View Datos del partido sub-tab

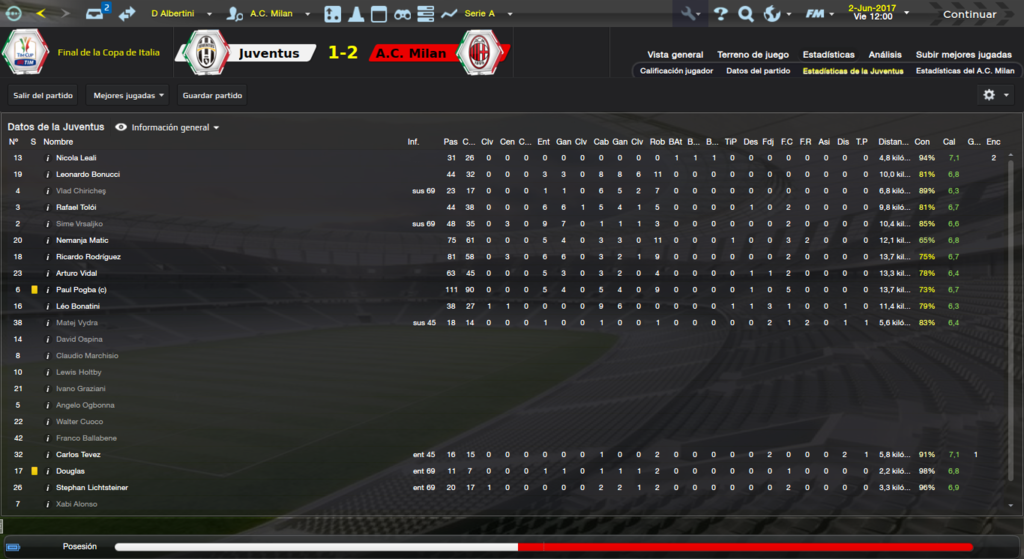[x=757, y=71]
